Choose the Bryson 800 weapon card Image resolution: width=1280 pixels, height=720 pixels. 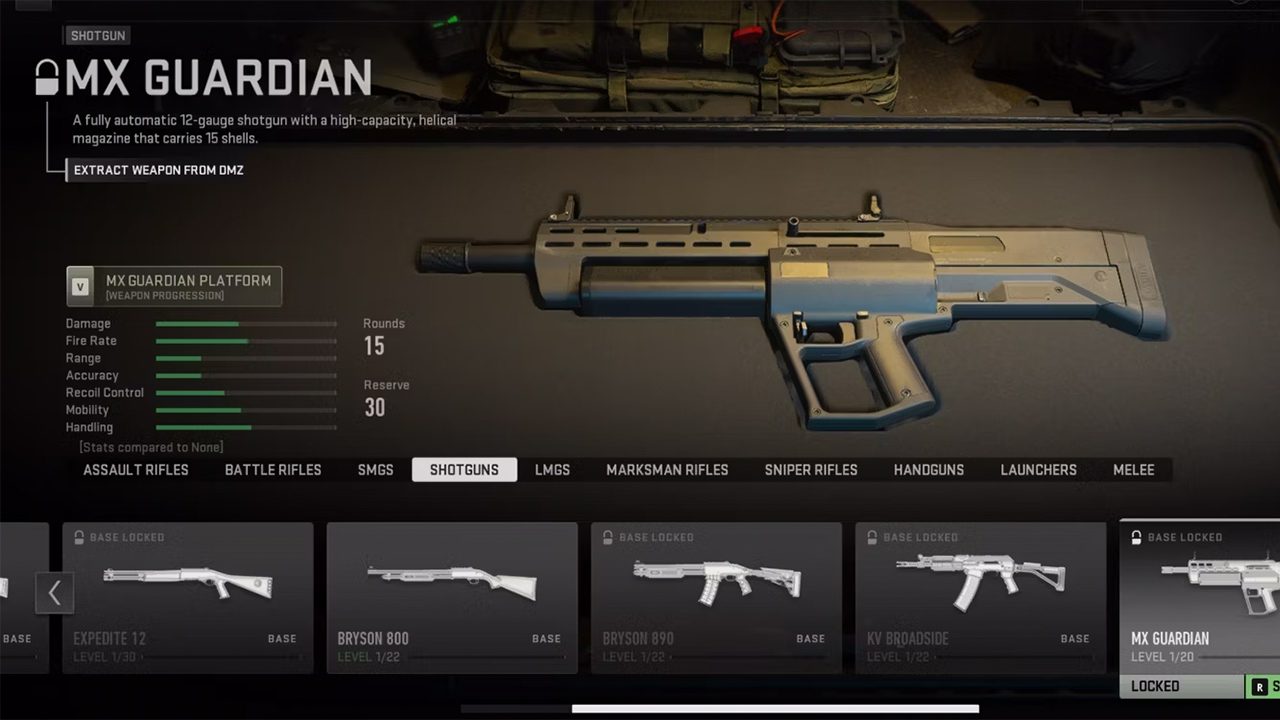click(452, 597)
